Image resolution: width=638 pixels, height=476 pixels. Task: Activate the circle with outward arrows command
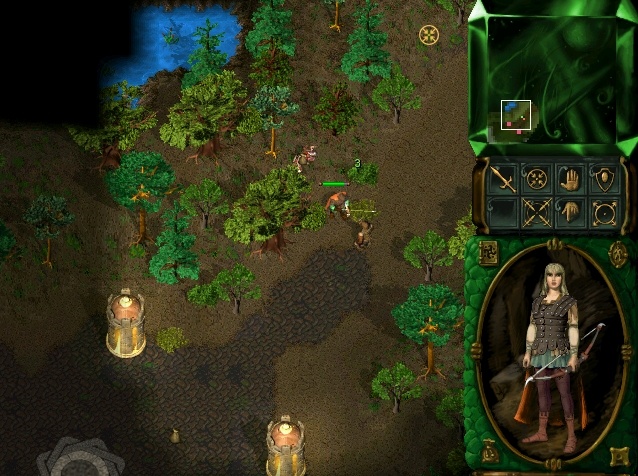coord(604,212)
